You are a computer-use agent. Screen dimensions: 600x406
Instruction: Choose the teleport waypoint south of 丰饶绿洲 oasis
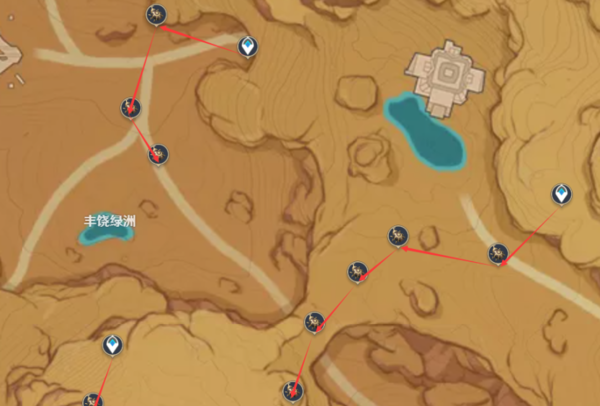tap(113, 346)
